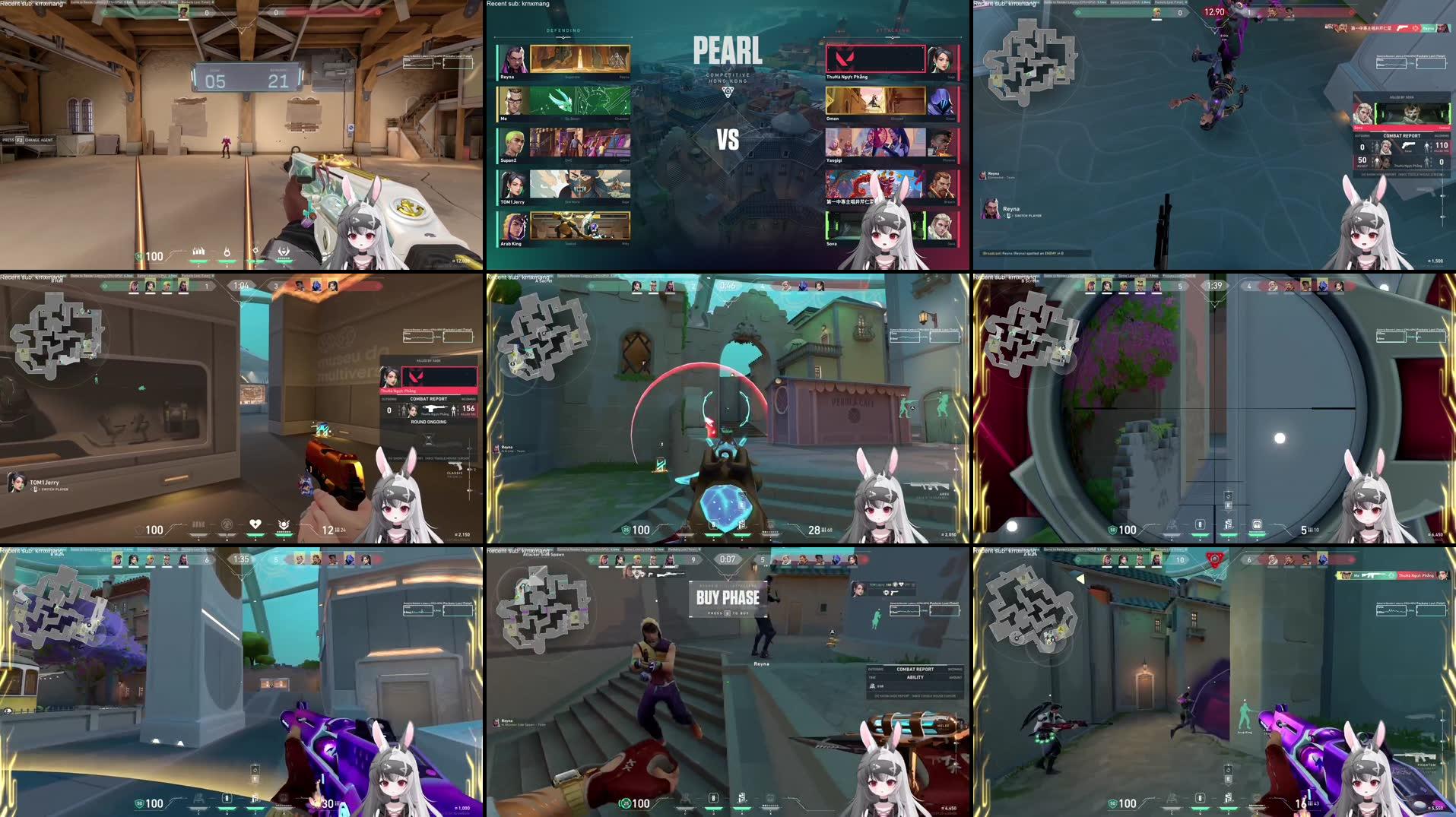
Task: Click the SWITCH PLAYER spectator button
Action: point(1027,216)
